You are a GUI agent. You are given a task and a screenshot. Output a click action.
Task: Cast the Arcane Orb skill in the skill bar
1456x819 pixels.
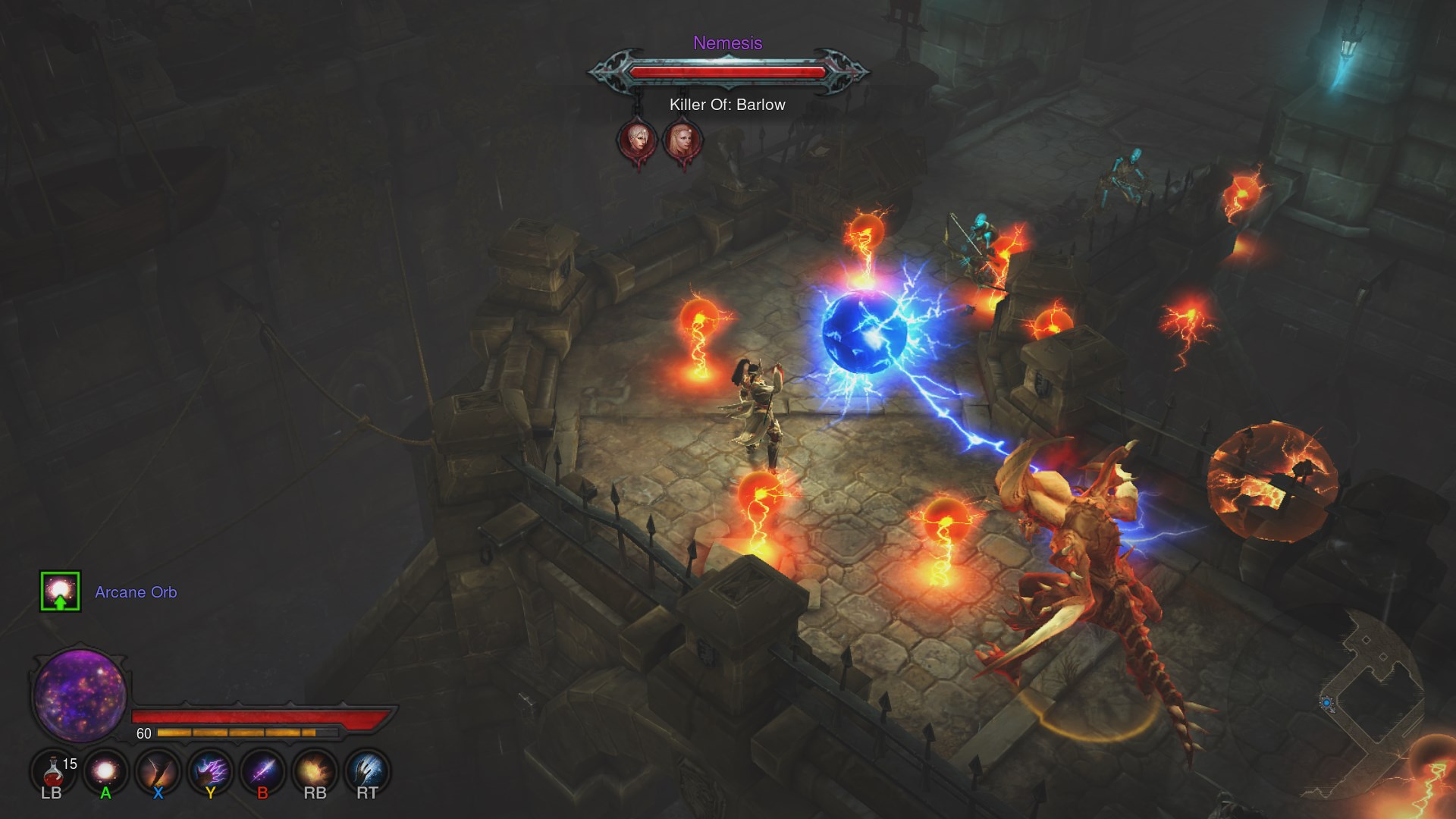click(x=105, y=771)
